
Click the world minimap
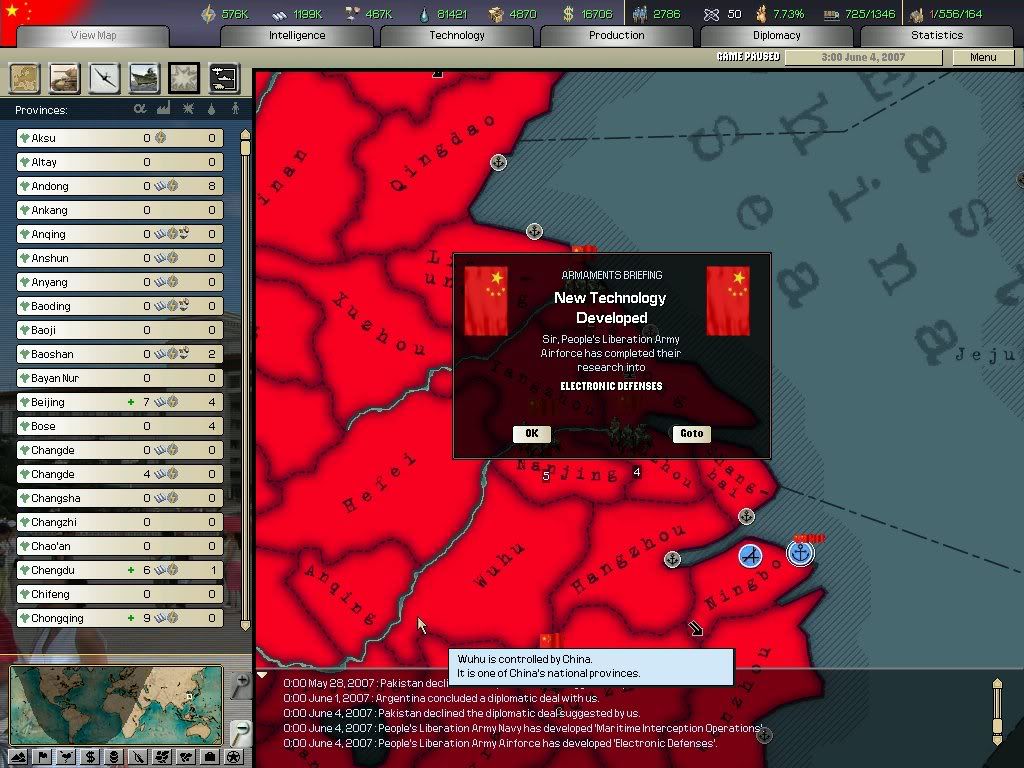pyautogui.click(x=115, y=705)
